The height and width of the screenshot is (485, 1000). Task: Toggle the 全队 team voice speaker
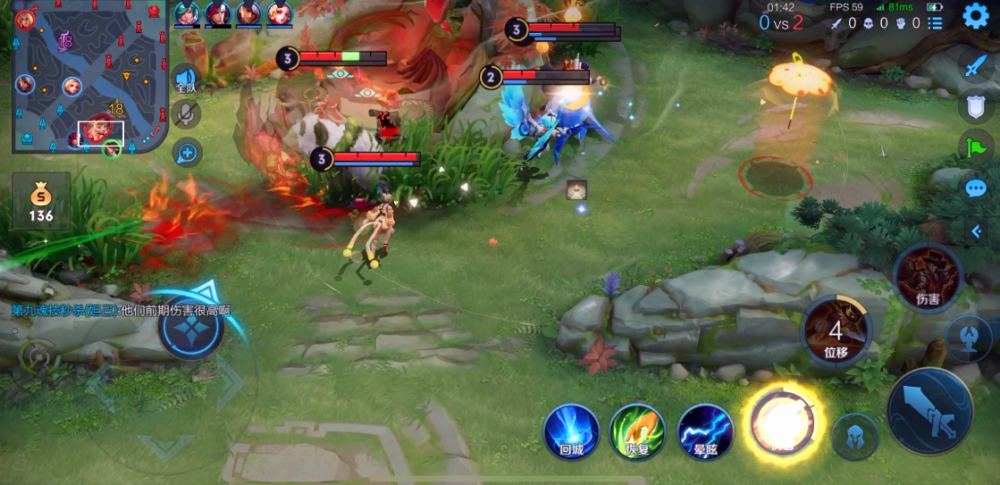(186, 79)
